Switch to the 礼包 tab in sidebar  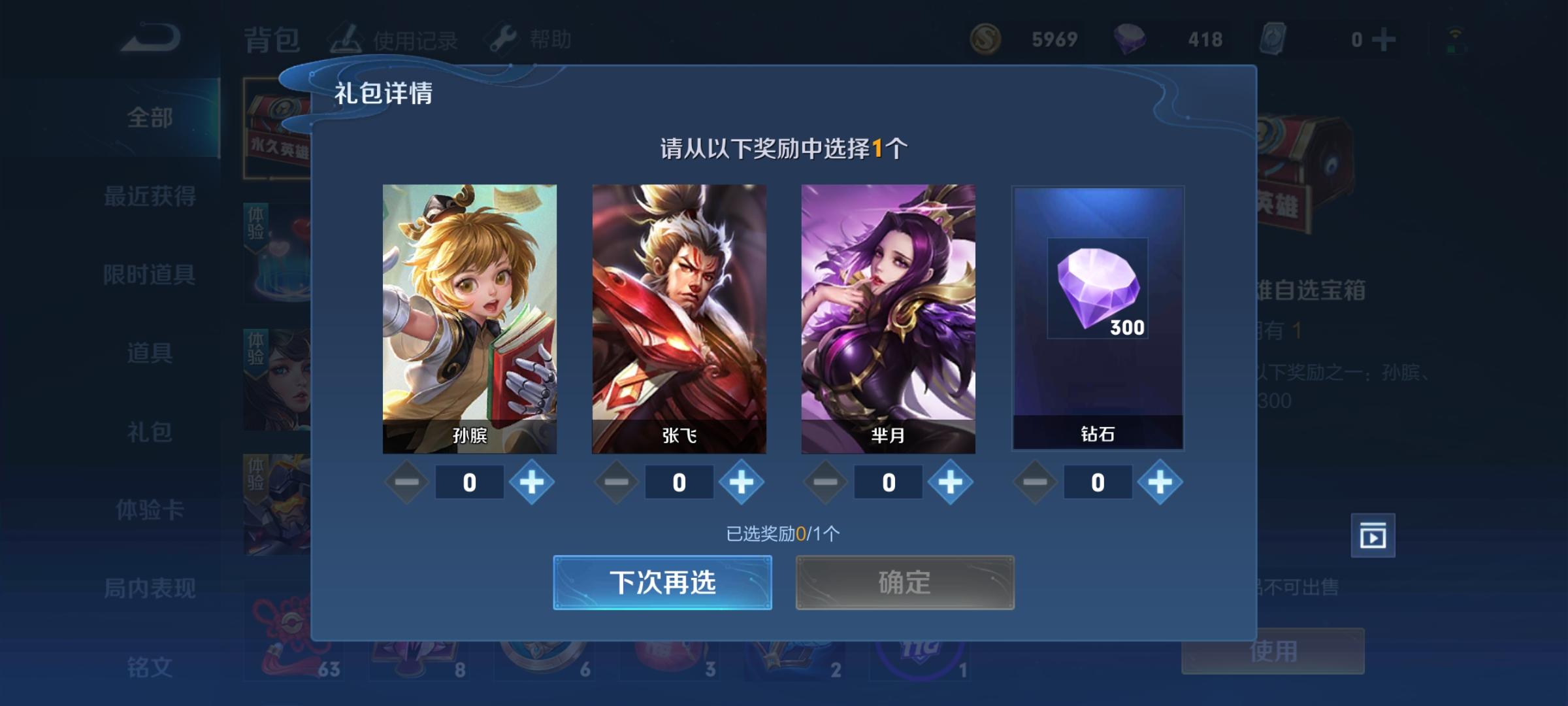point(150,432)
